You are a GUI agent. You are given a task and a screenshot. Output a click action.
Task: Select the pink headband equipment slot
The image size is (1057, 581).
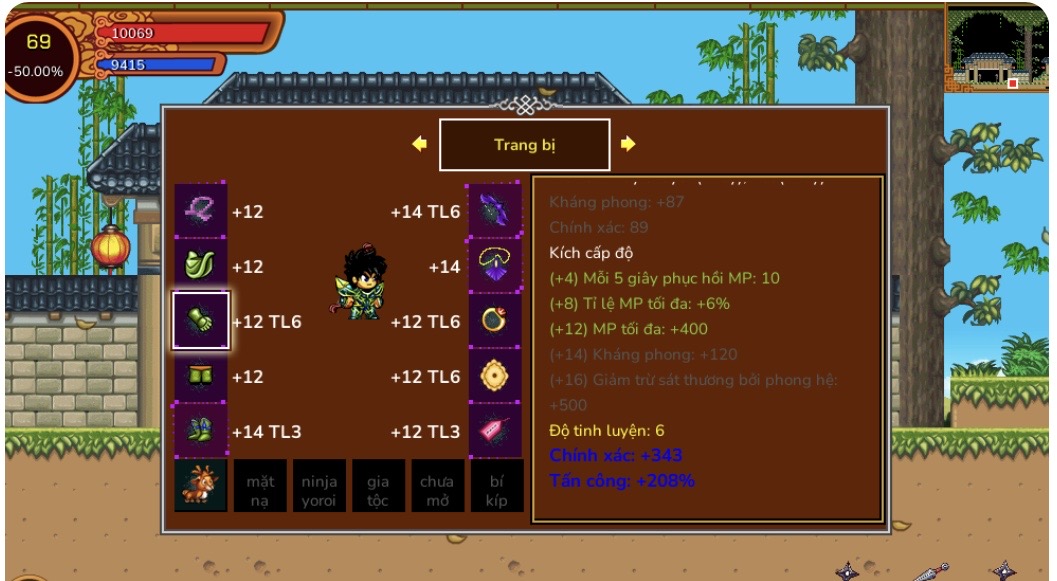(x=201, y=211)
